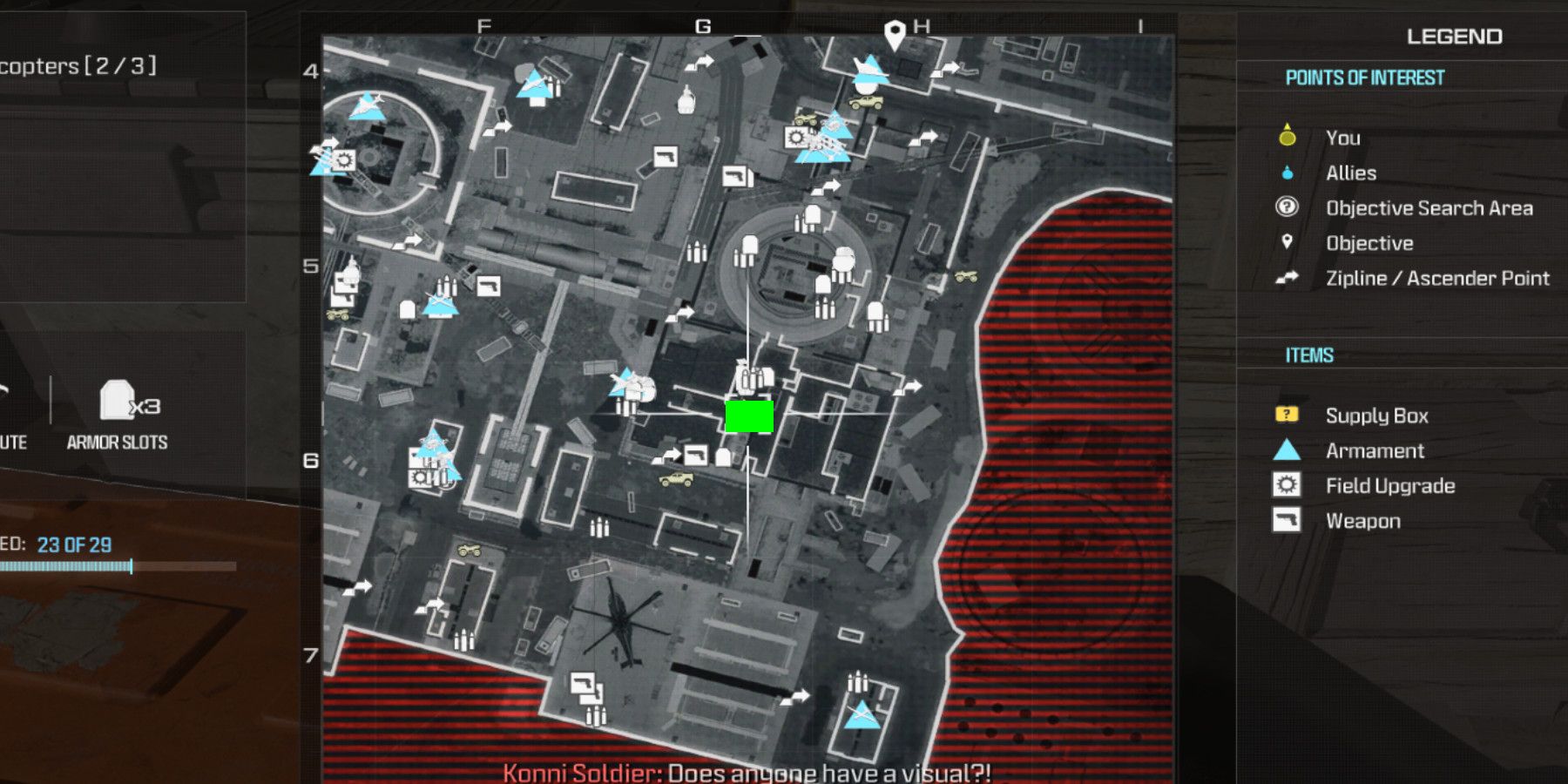Click the Armament triangle icon in the legend
1568x784 pixels.
tap(1288, 450)
